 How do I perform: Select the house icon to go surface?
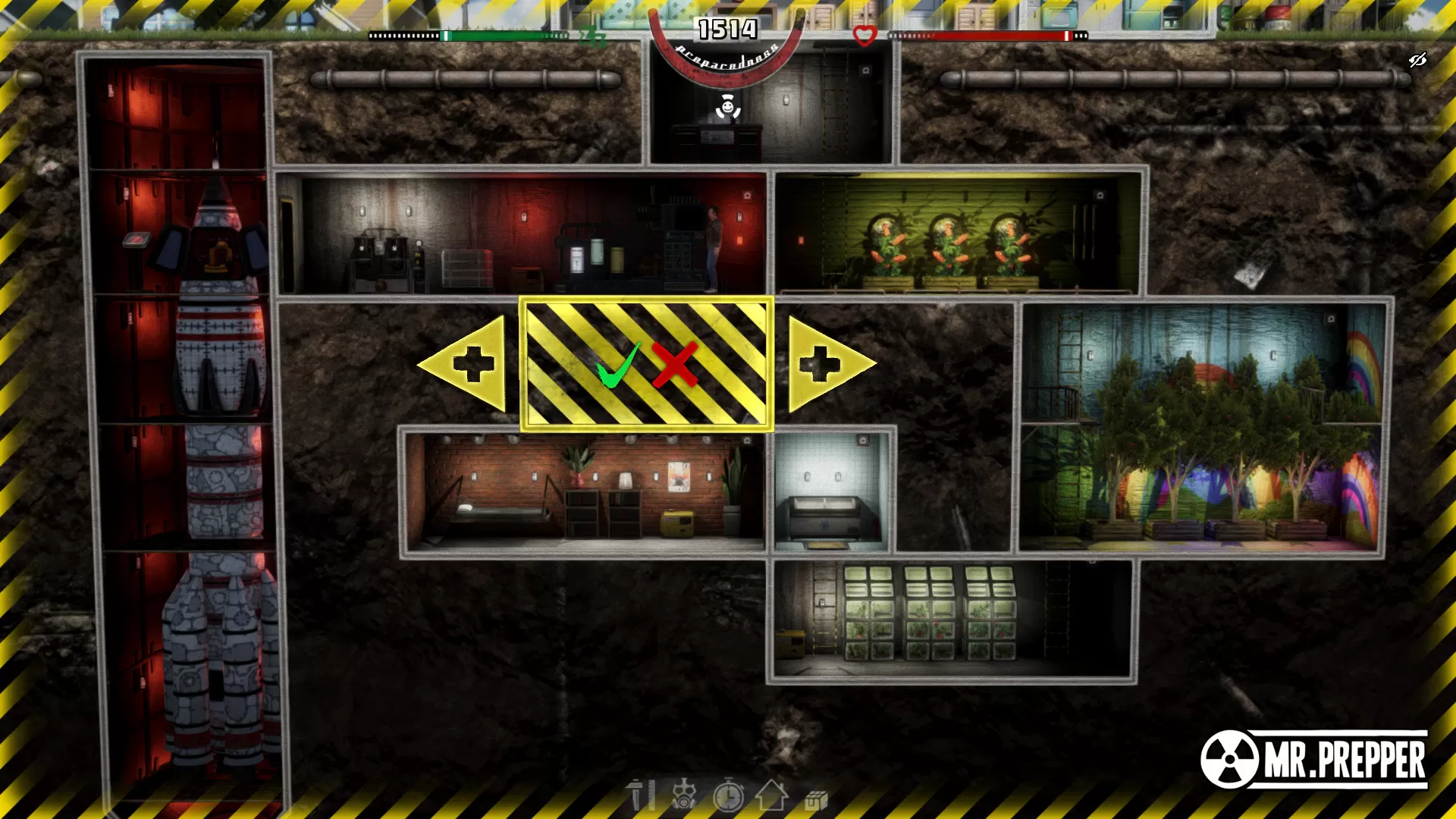pos(772,796)
